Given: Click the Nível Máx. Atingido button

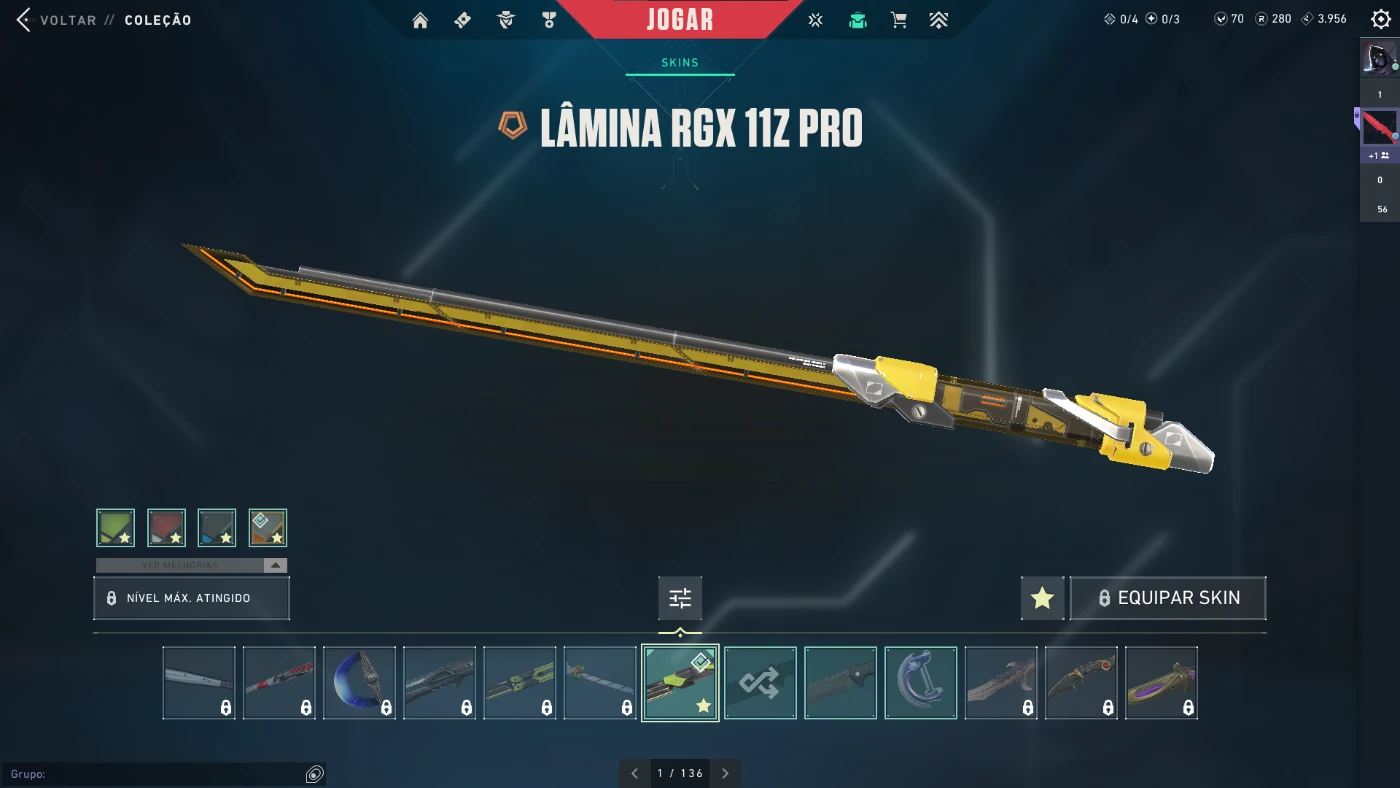Looking at the screenshot, I should 191,598.
